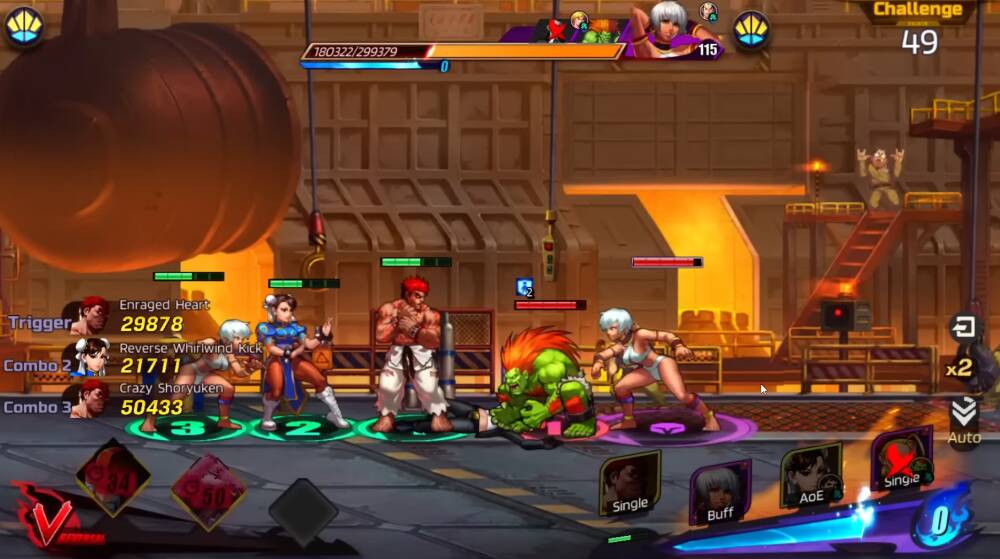Activate the white-haired fighter's Buff skill card

[x=720, y=492]
